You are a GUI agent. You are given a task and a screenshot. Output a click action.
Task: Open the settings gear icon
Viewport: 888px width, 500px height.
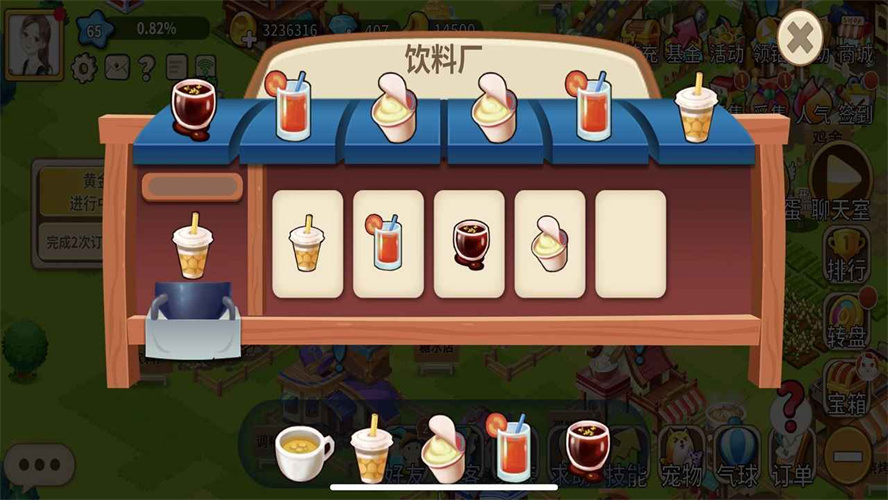[x=85, y=67]
